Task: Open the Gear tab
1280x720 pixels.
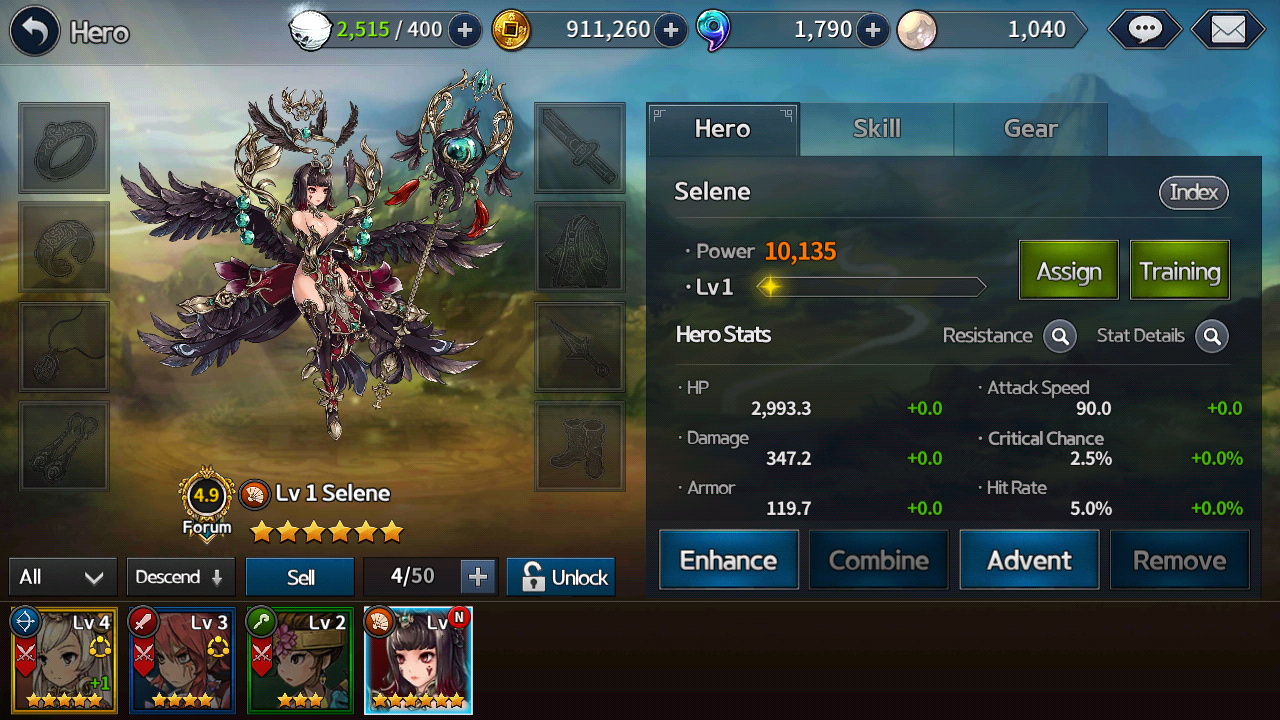Action: [1030, 129]
